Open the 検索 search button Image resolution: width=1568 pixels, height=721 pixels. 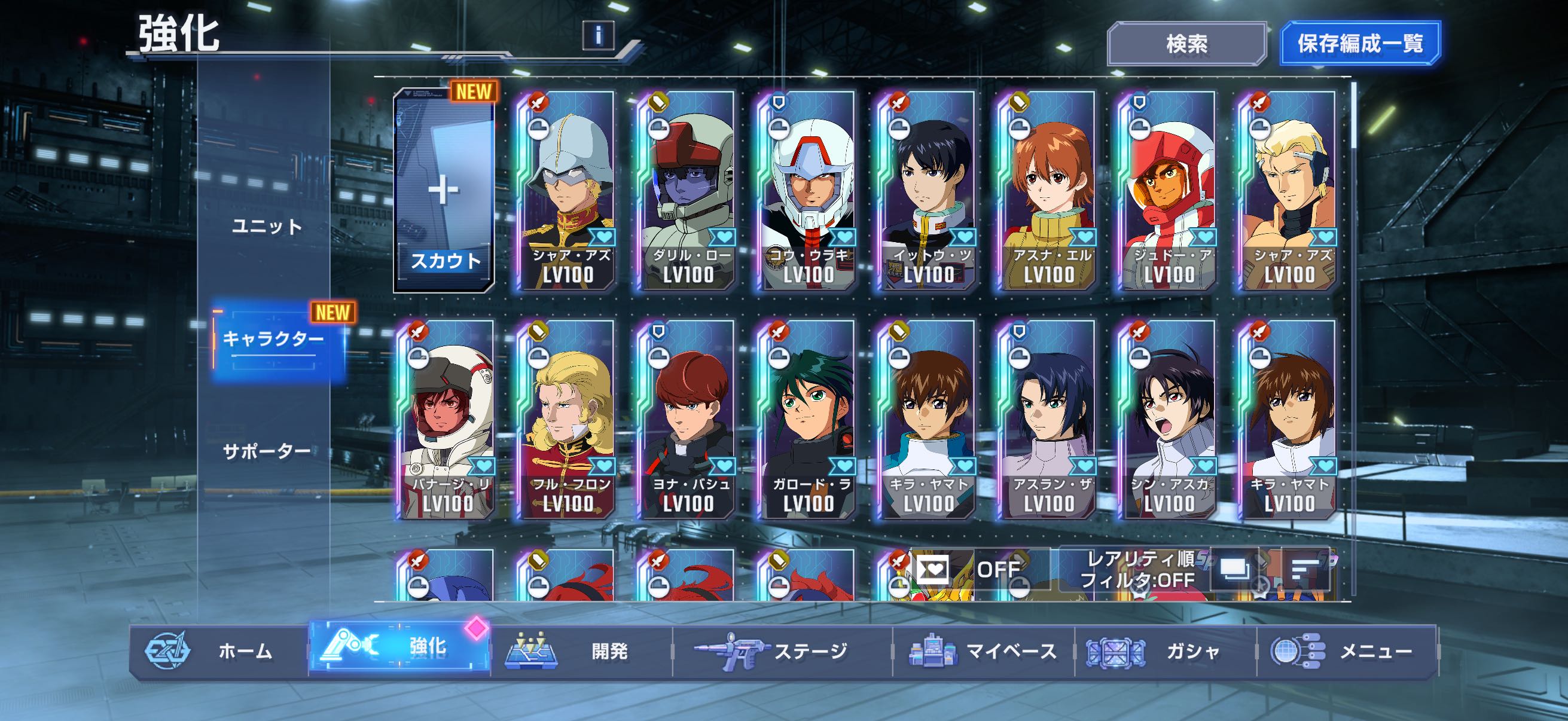[x=1186, y=44]
